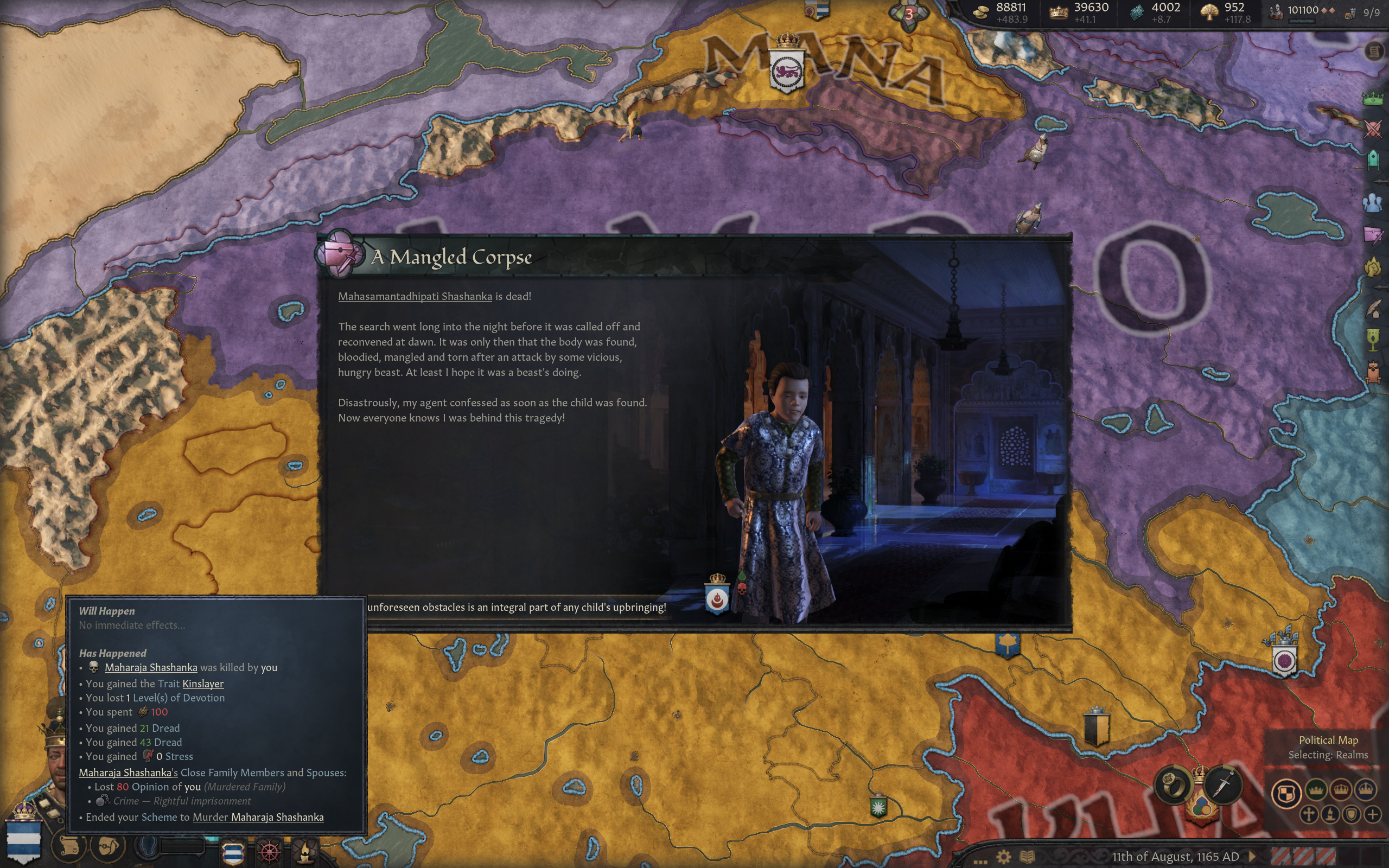Choose the 'unforeseen obstacles' event response option
The height and width of the screenshot is (868, 1389).
point(517,608)
